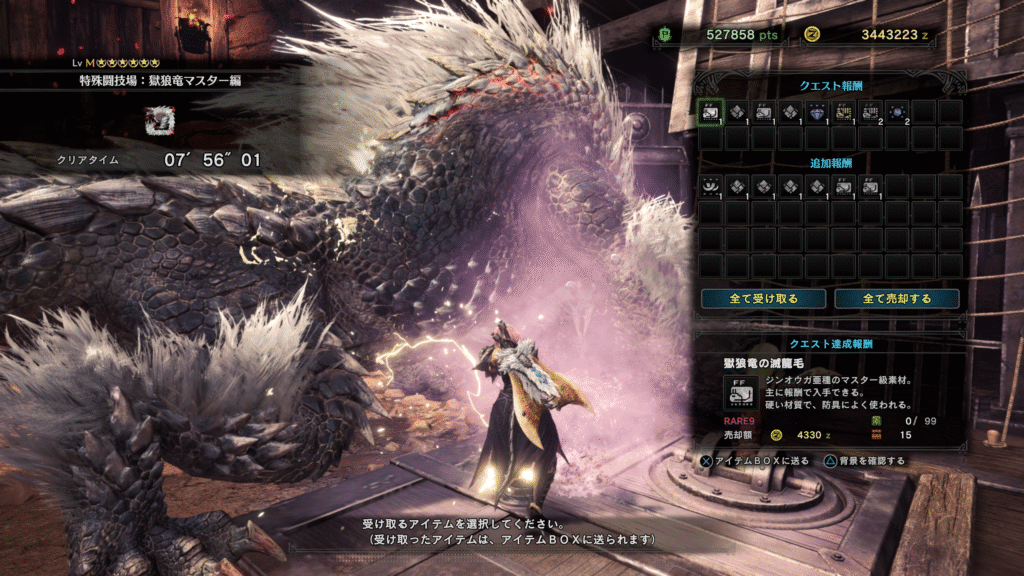Choose the curved horn item in 追加報酬
The image size is (1024, 576).
tap(710, 186)
